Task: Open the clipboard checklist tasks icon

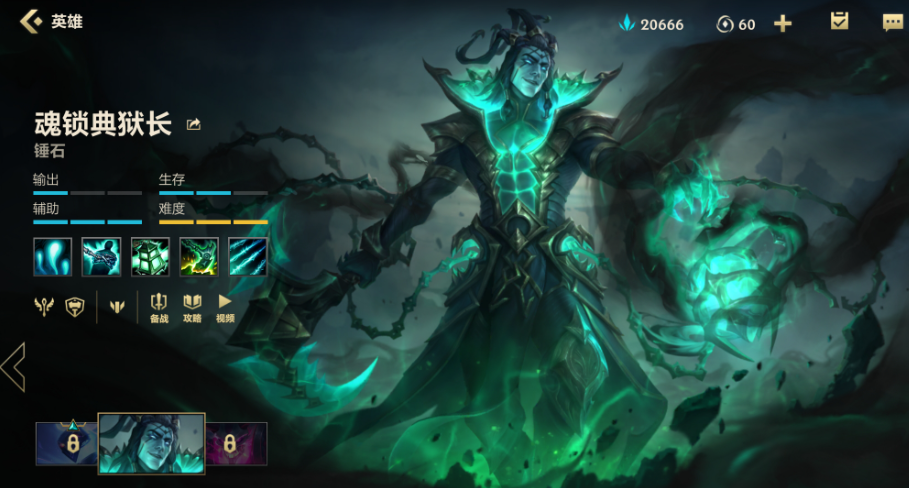Action: [839, 22]
